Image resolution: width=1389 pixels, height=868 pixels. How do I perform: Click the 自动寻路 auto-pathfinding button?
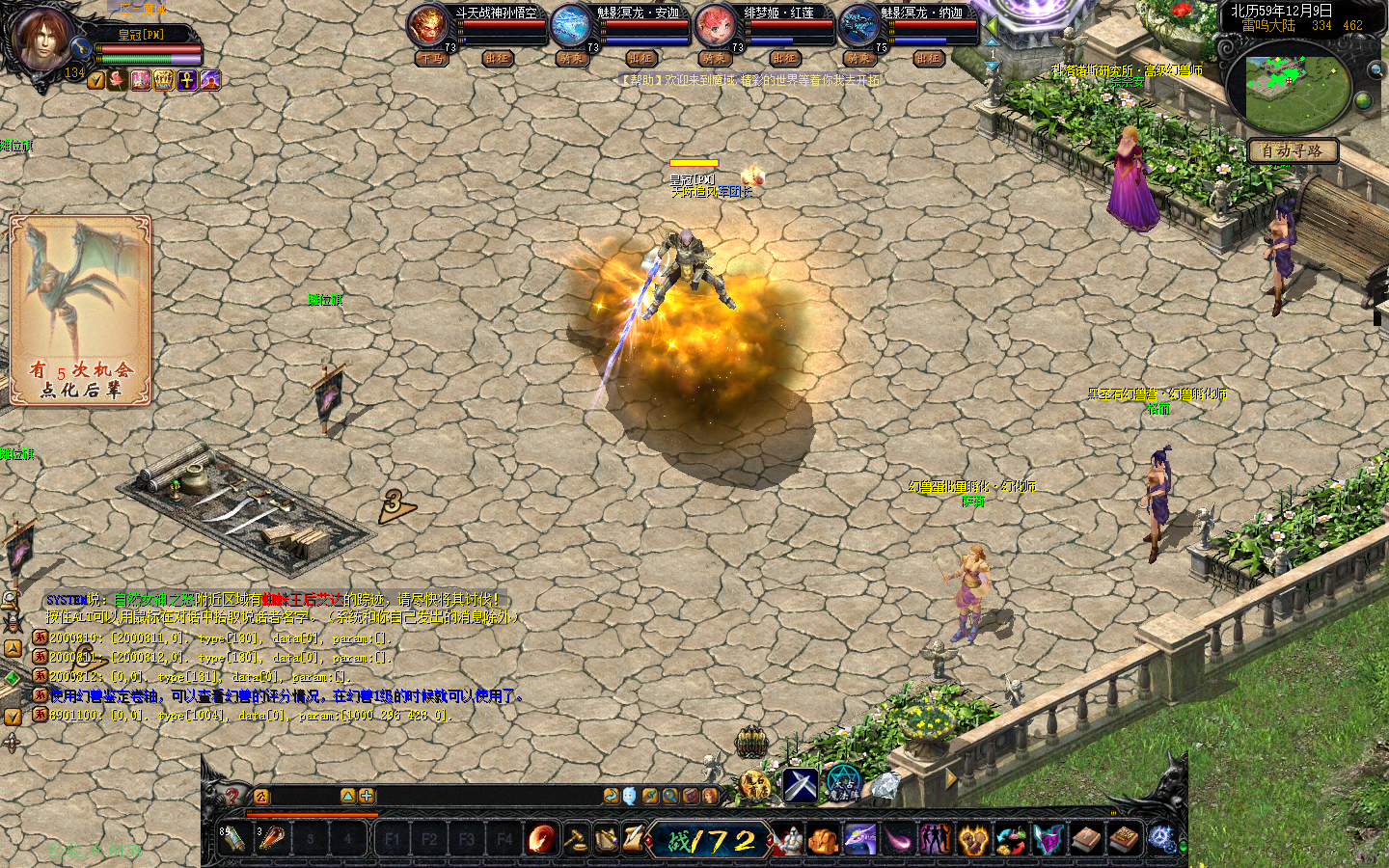point(1293,150)
